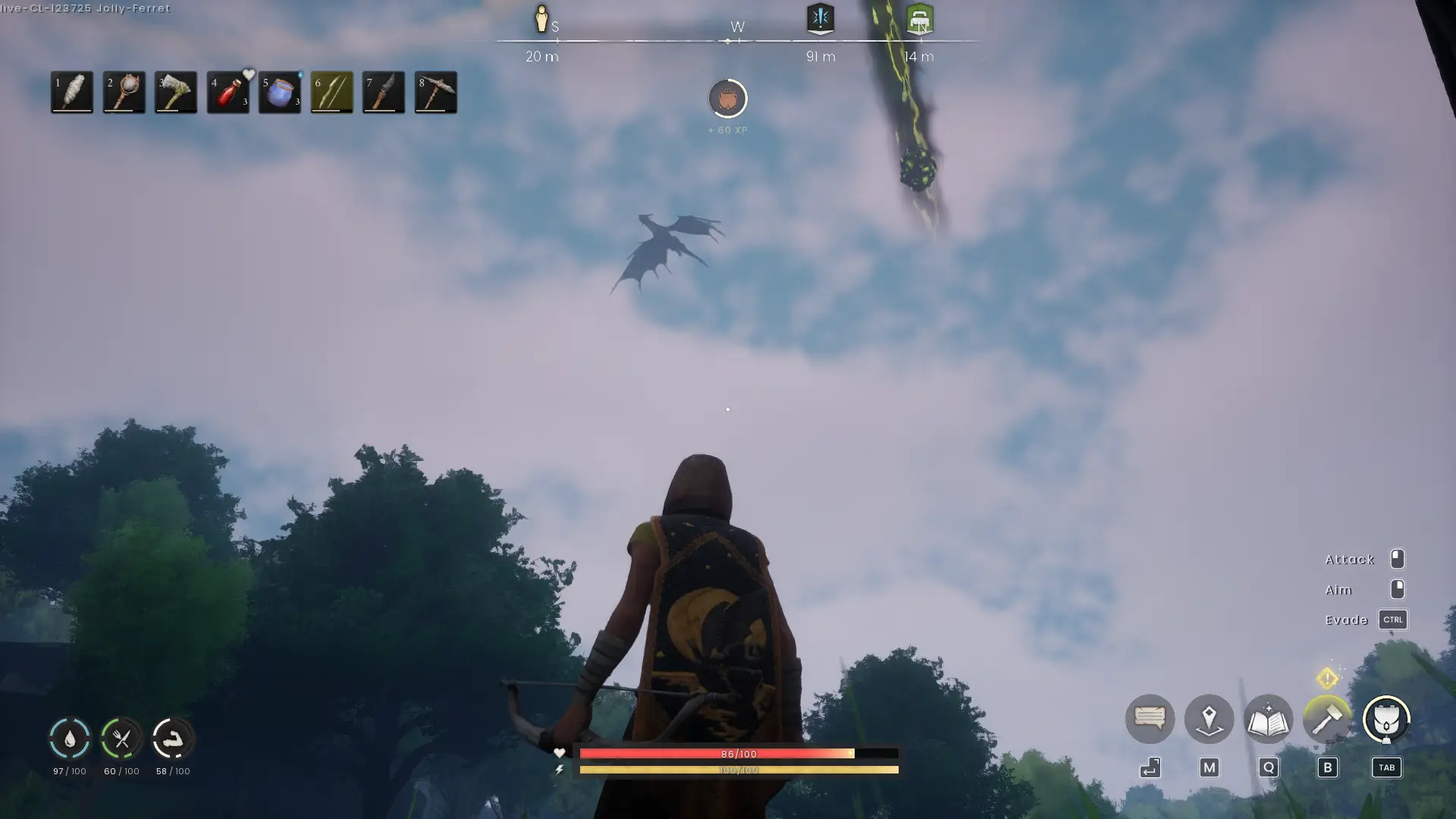Screen dimensions: 1456x819
Task: Select the glowing build hammer icon
Action: pyautogui.click(x=1326, y=718)
